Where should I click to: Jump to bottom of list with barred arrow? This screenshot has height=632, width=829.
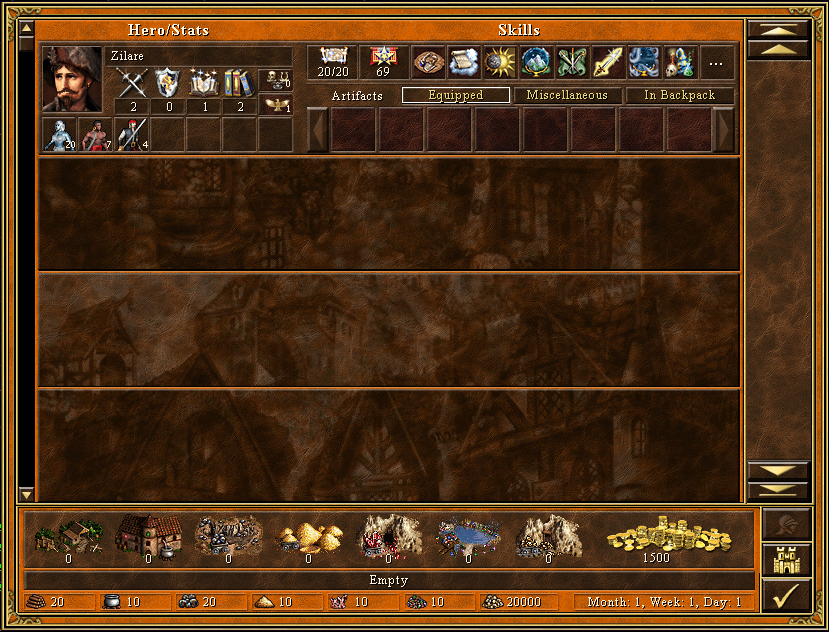click(778, 489)
